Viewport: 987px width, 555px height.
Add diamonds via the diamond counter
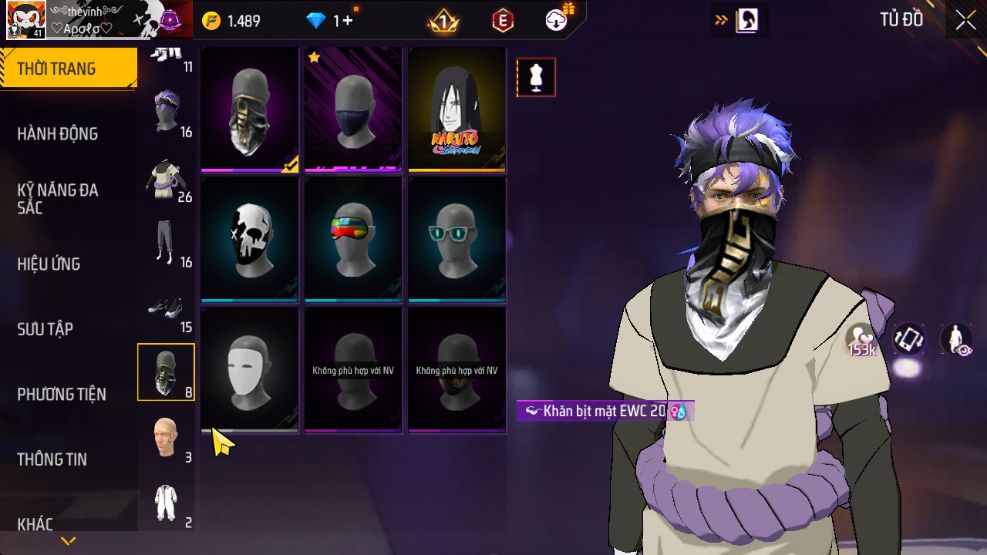pos(331,21)
